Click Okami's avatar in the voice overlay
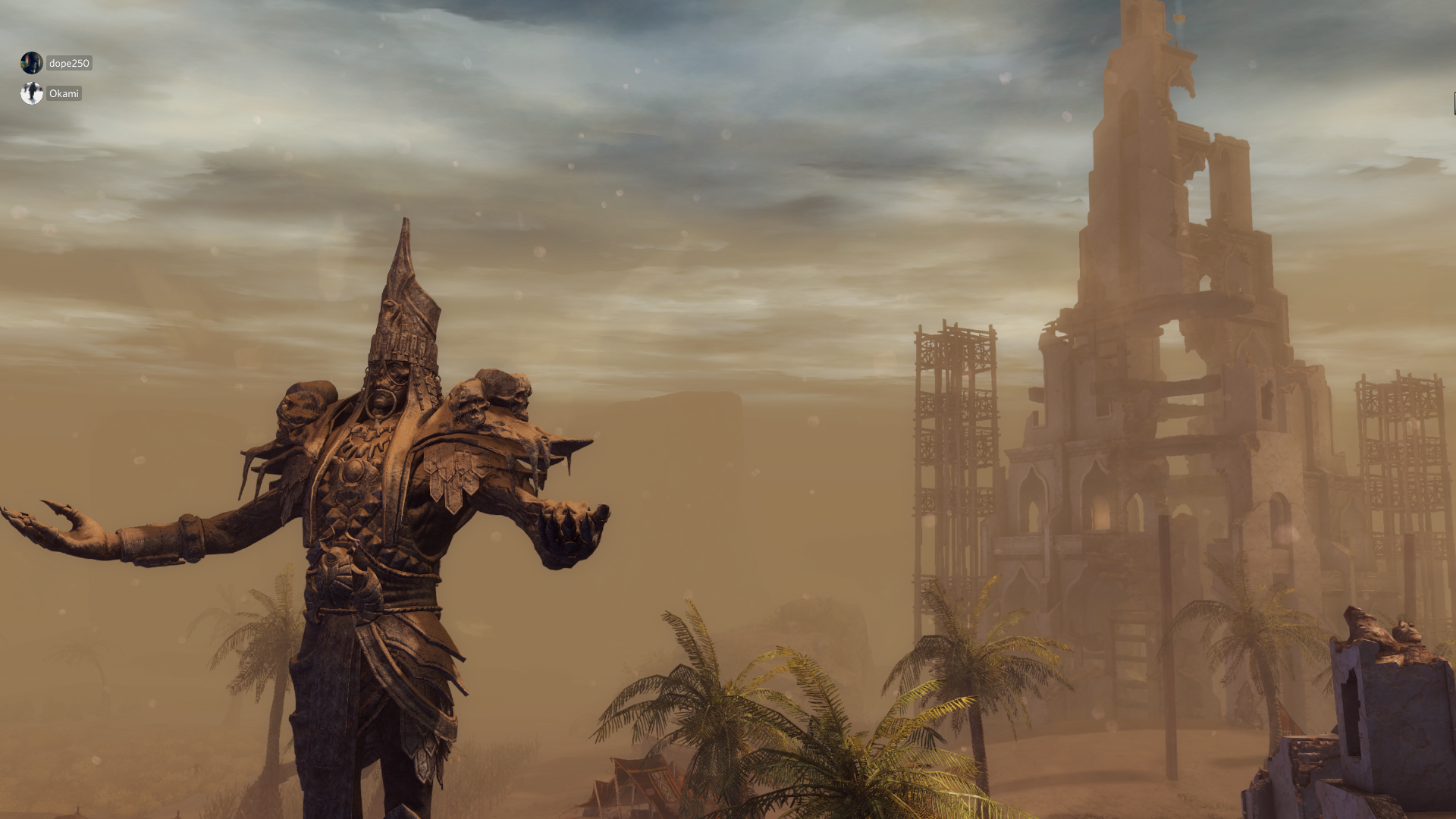This screenshot has height=819, width=1456. (x=32, y=93)
